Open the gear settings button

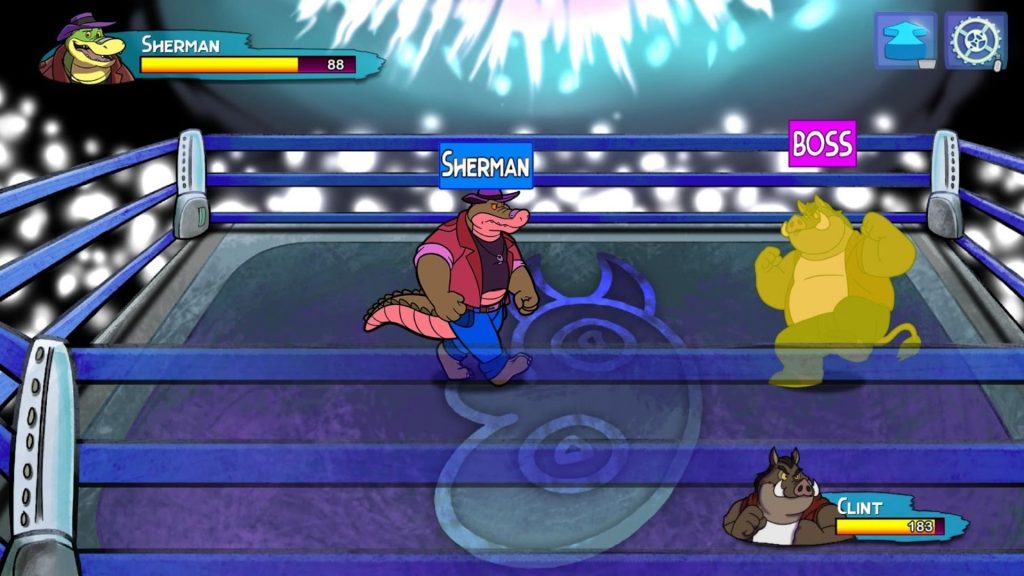click(x=975, y=41)
